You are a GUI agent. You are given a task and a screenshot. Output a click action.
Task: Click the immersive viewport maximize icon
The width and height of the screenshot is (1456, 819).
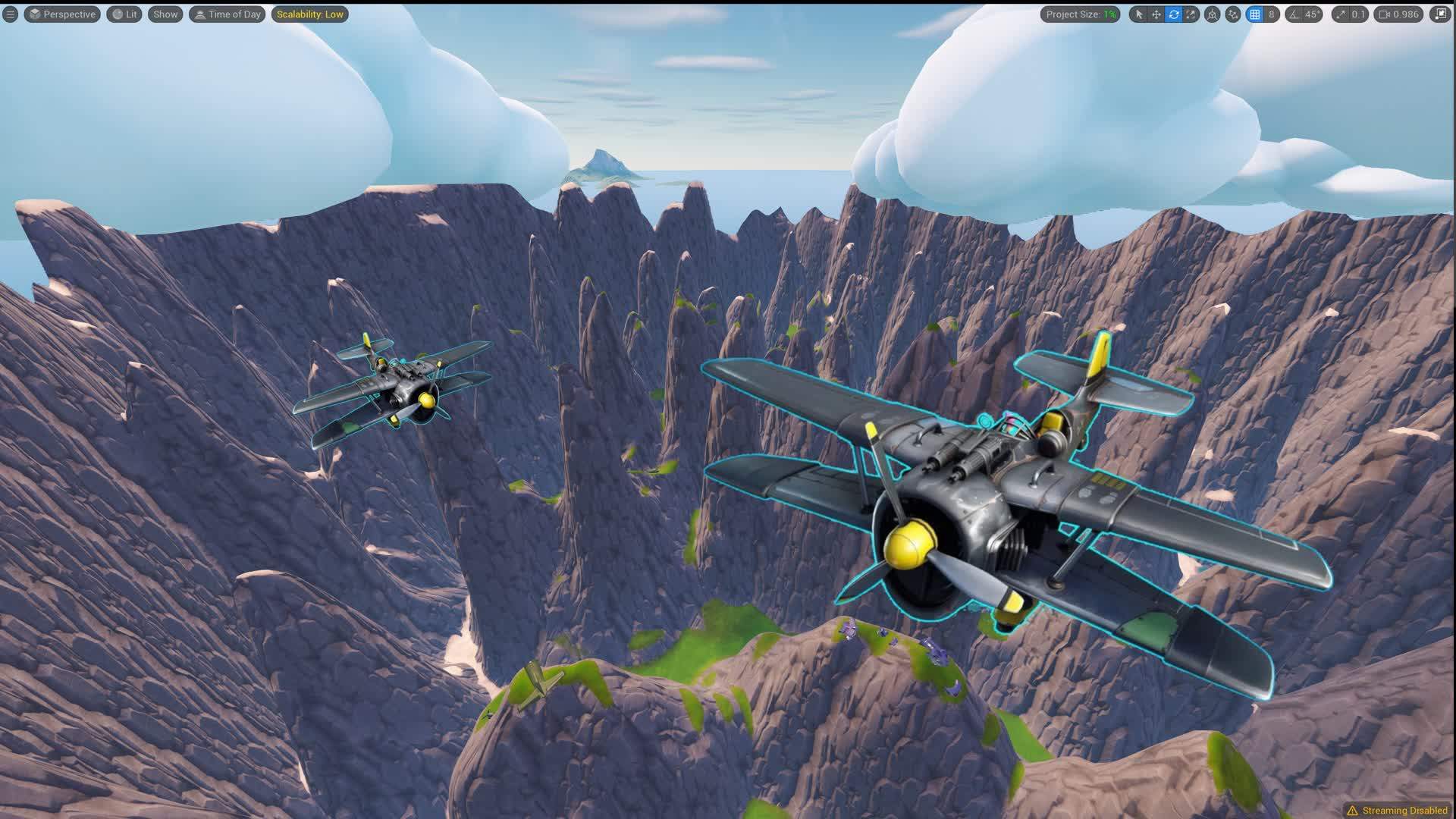pos(1443,14)
